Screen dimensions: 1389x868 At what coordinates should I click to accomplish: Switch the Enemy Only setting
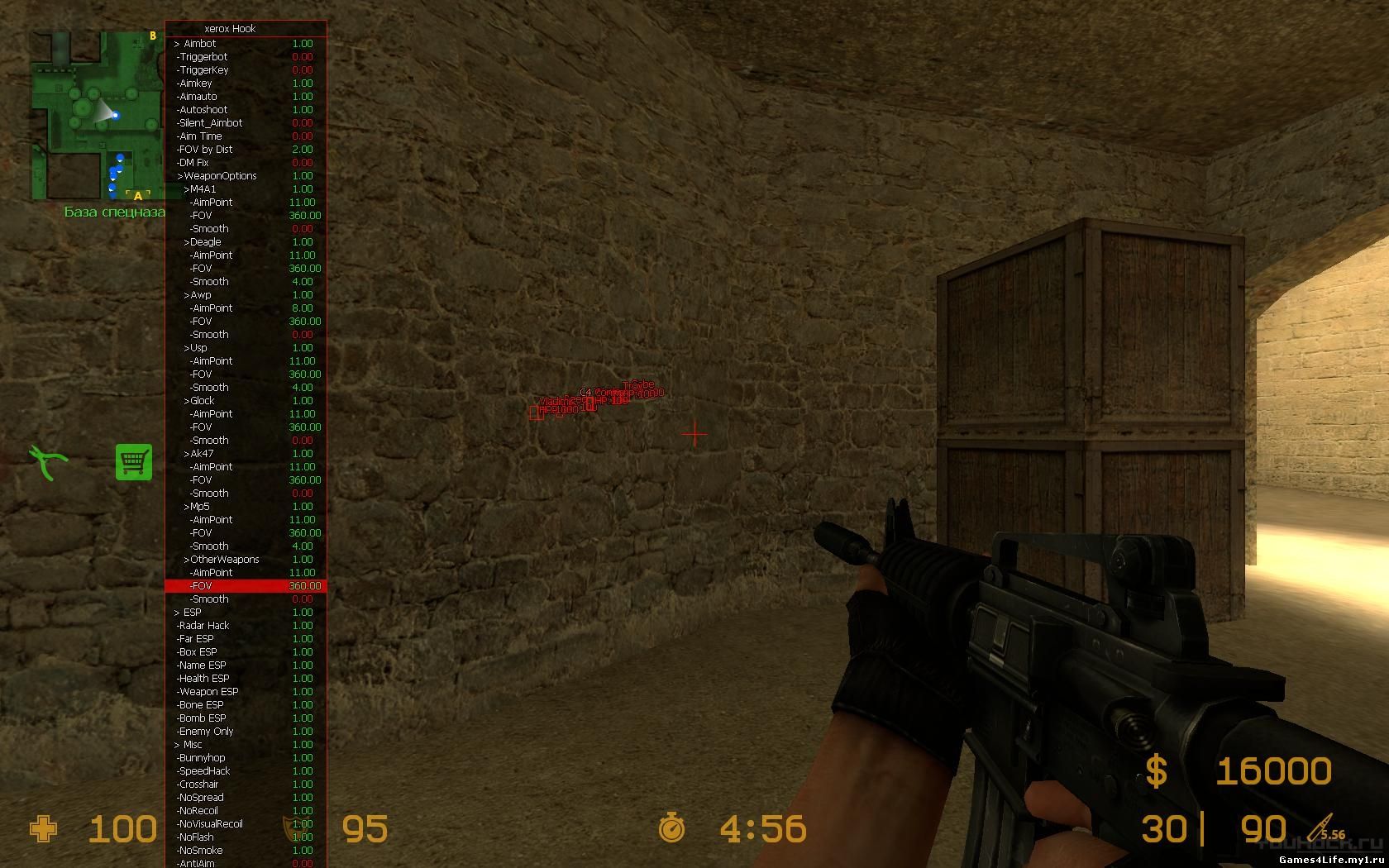click(x=206, y=732)
